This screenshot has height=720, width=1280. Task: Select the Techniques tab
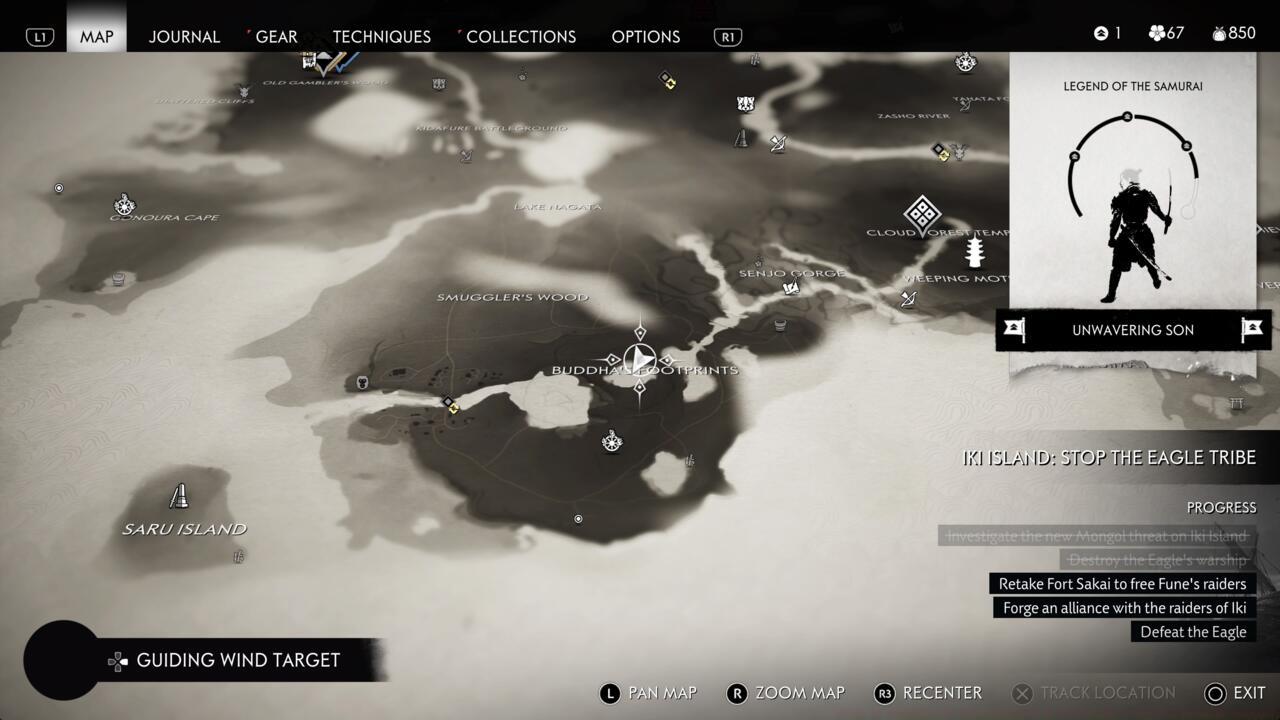[x=381, y=36]
